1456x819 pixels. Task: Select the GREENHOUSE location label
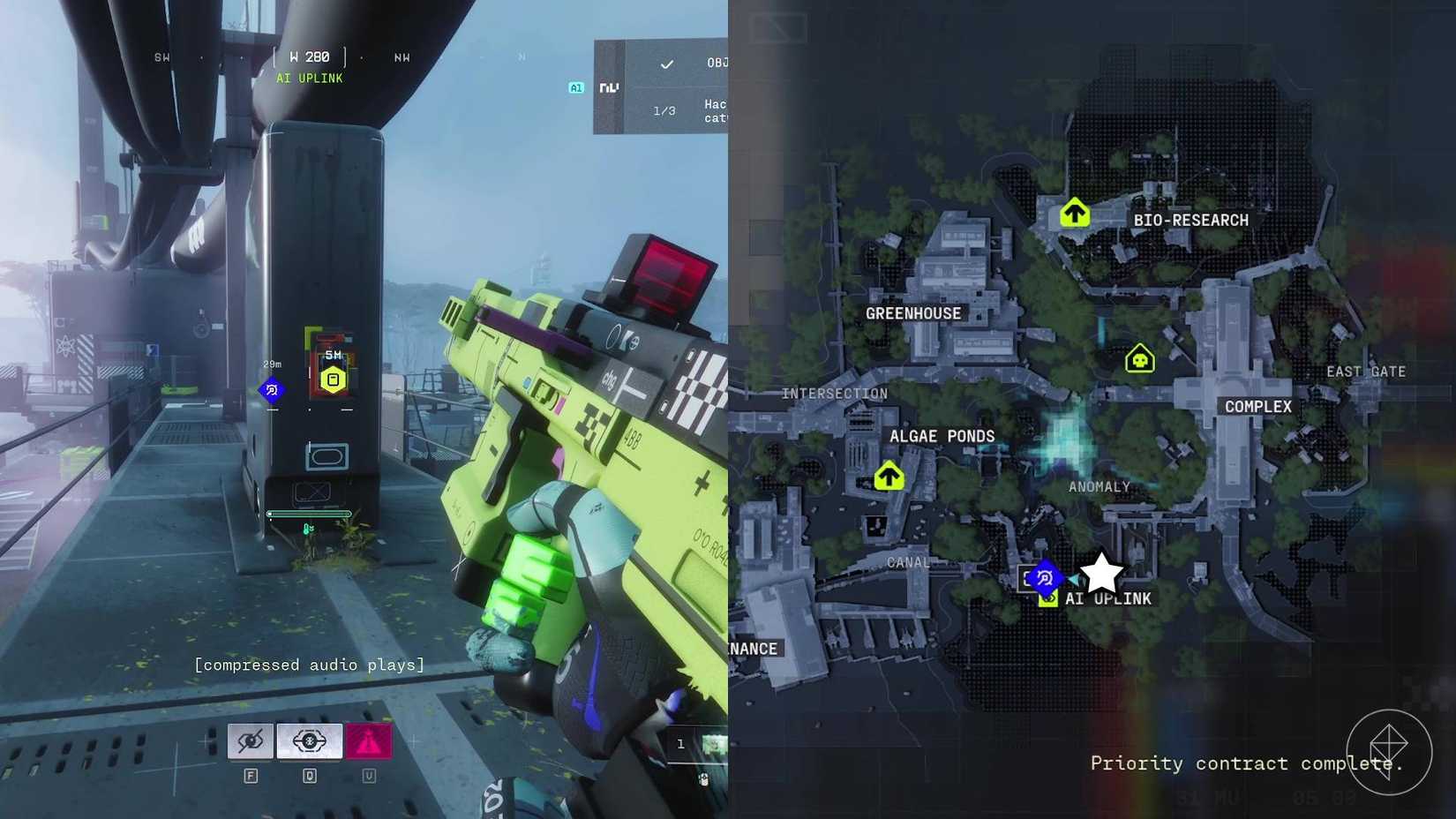click(x=913, y=312)
